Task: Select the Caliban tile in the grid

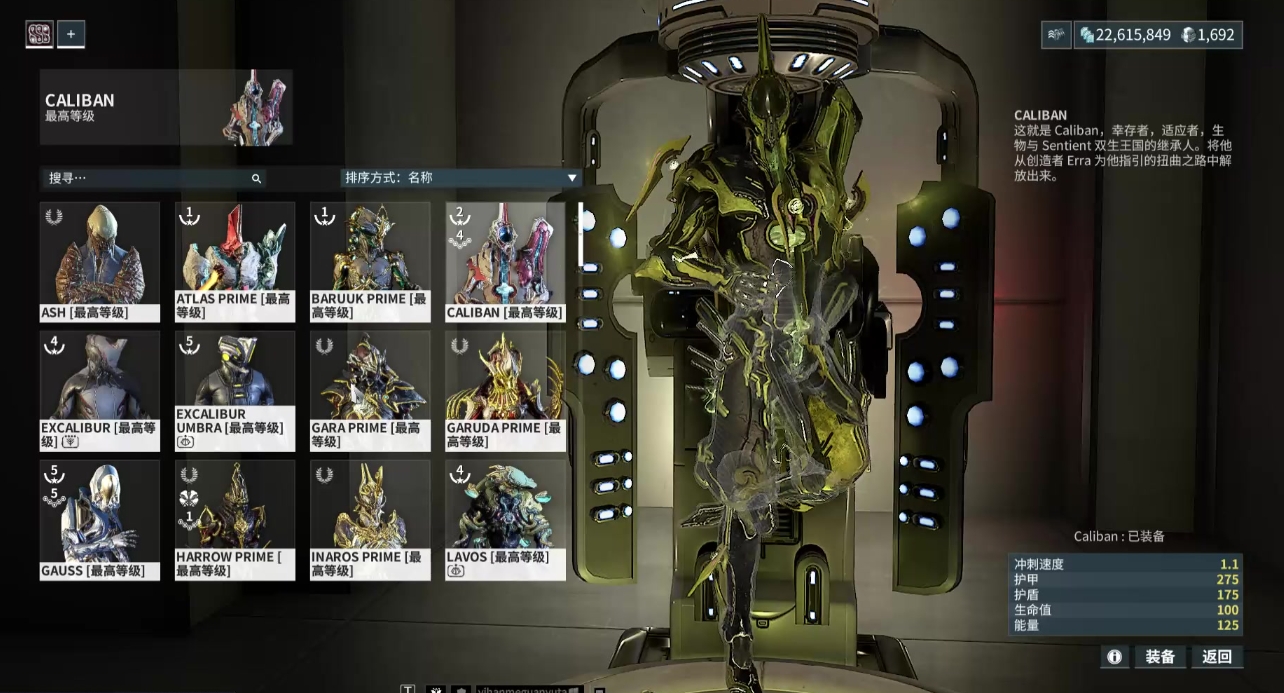Action: click(x=505, y=262)
